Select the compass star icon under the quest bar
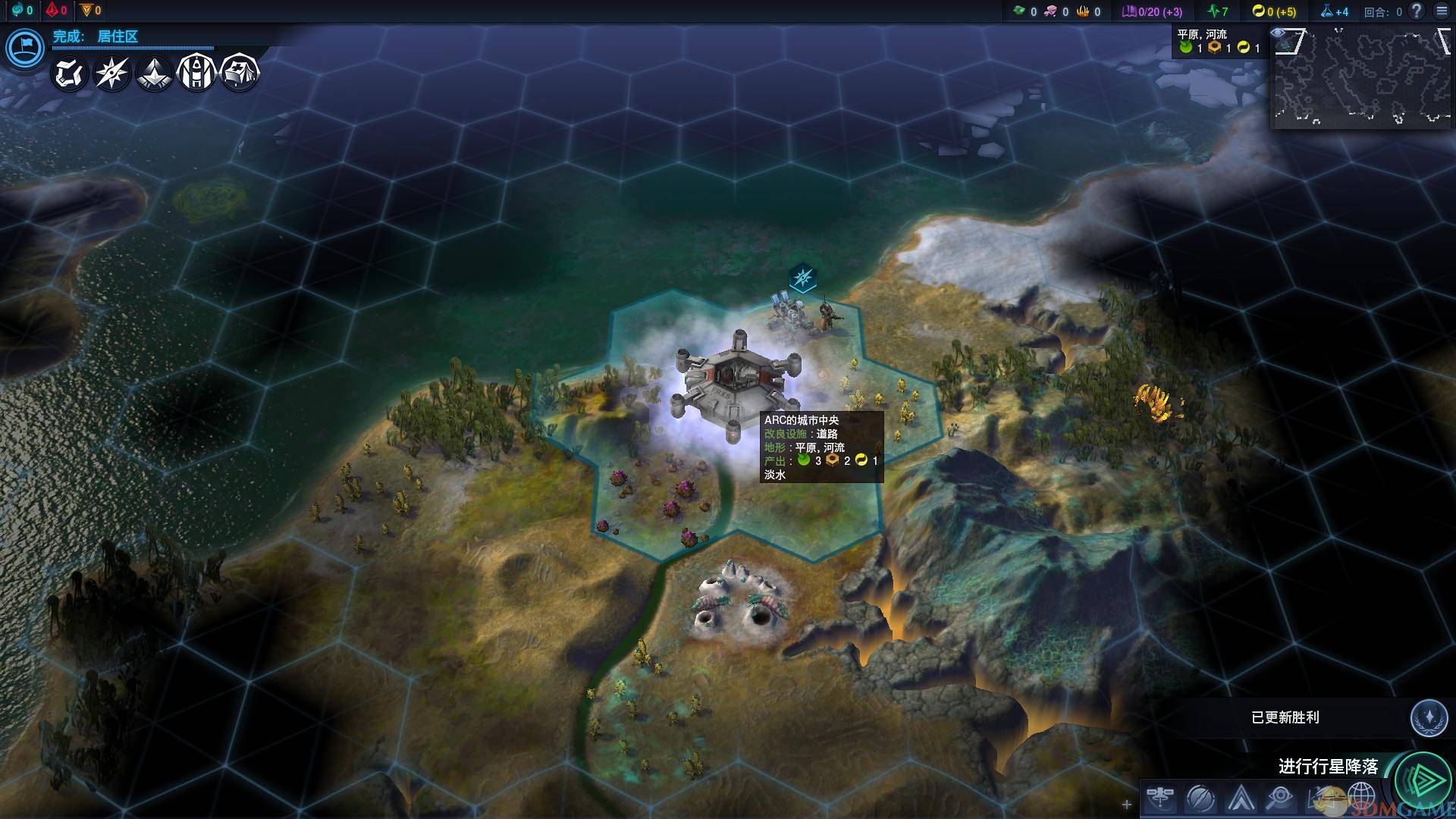The width and height of the screenshot is (1456, 819). [x=111, y=74]
